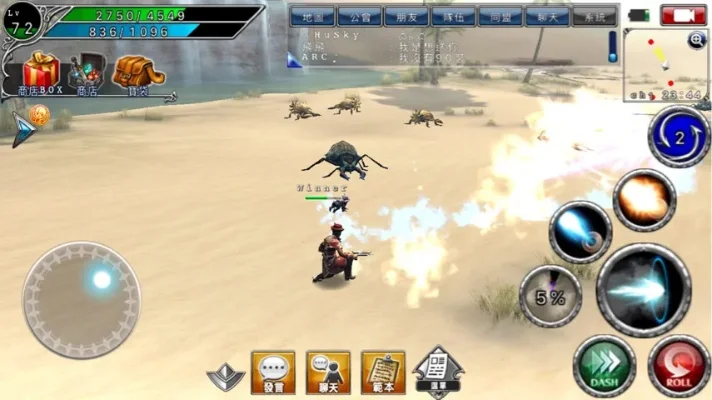Image resolution: width=712 pixels, height=400 pixels.
Task: Fire the main blue energy shot attack
Action: [x=643, y=290]
